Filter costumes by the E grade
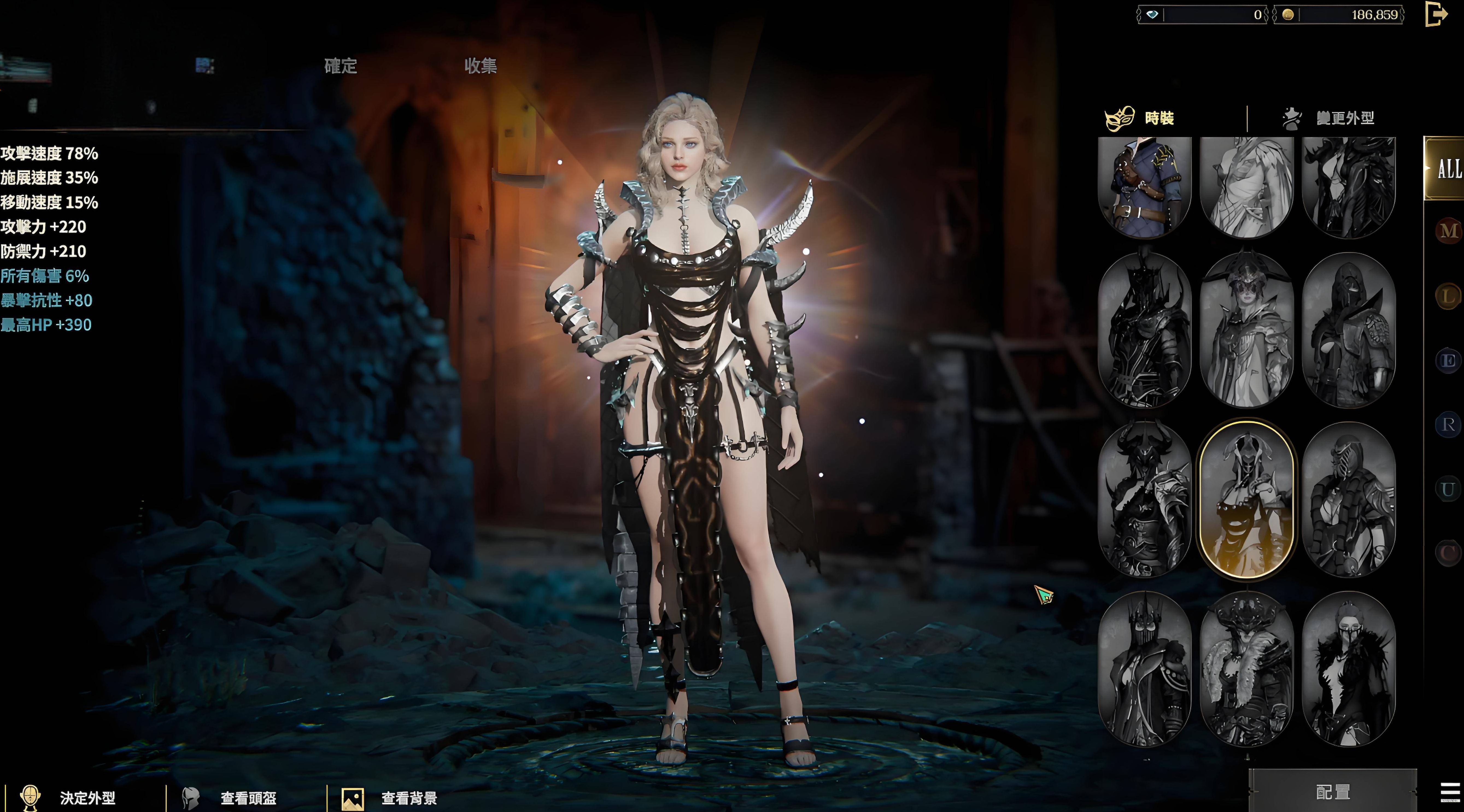This screenshot has height=812, width=1464. click(1448, 360)
